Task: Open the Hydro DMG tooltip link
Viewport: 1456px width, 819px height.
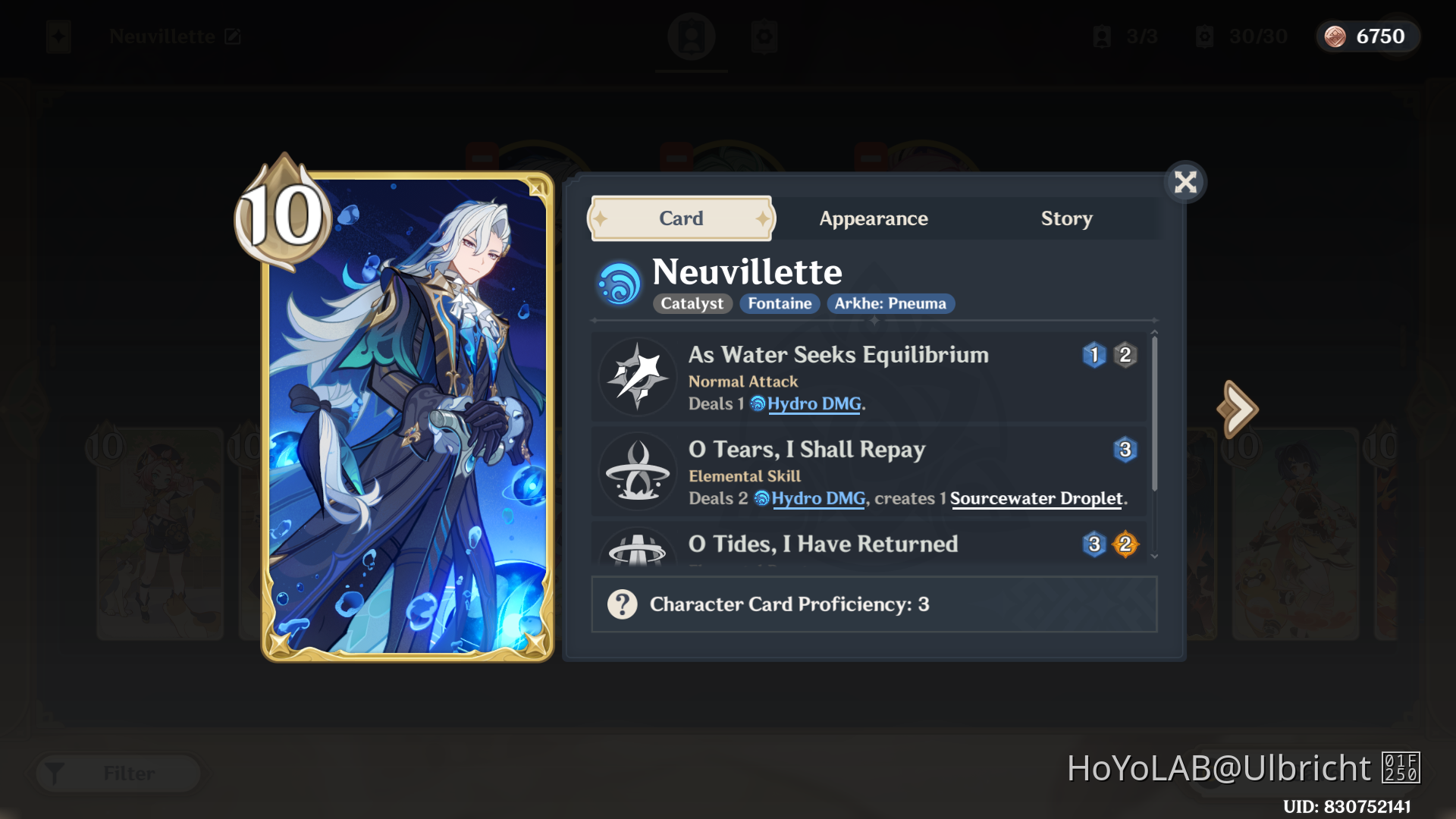Action: [814, 404]
